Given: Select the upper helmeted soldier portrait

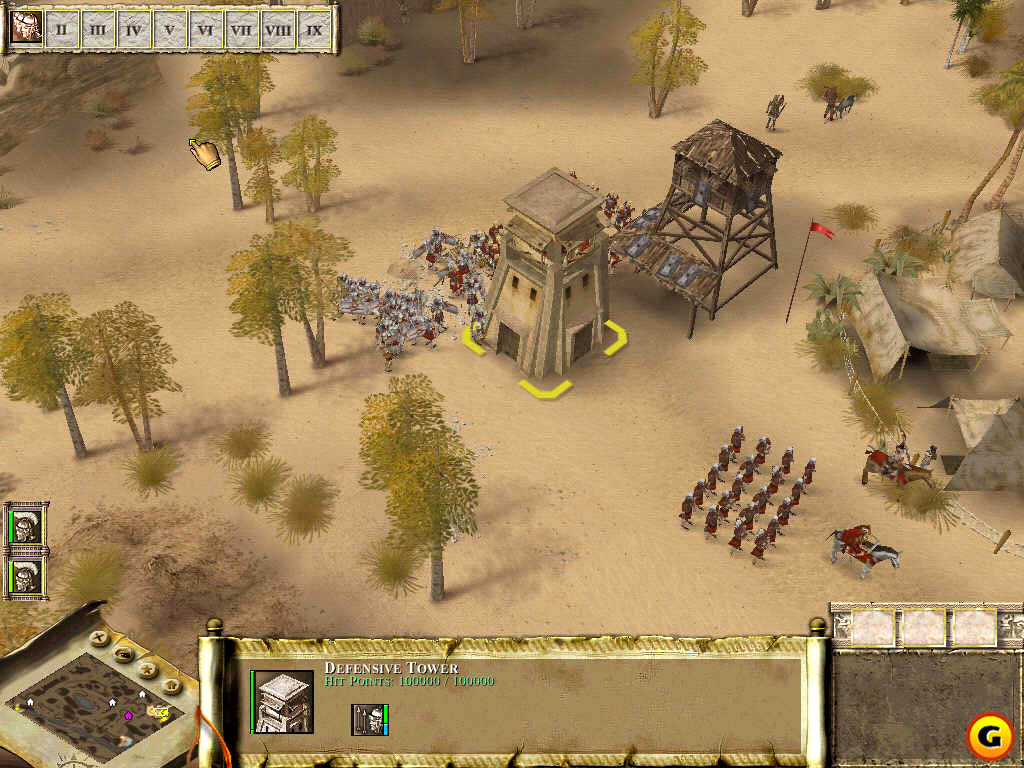Looking at the screenshot, I should [27, 527].
